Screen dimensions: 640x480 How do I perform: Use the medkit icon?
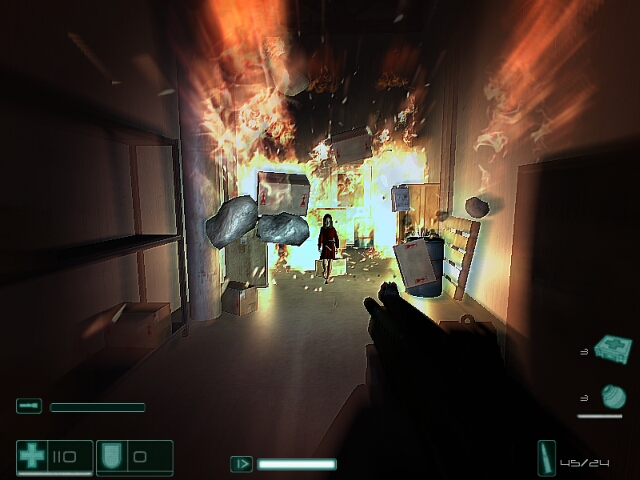pyautogui.click(x=612, y=349)
